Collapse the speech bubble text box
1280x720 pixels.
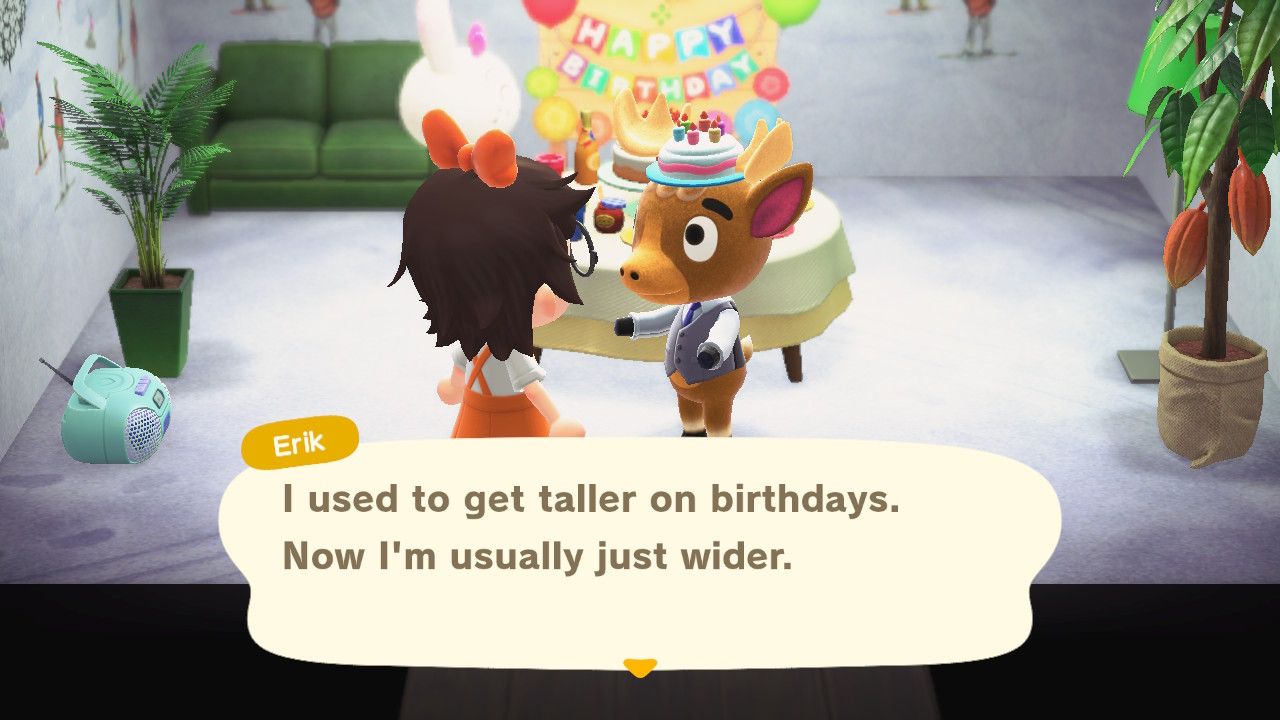point(640,530)
